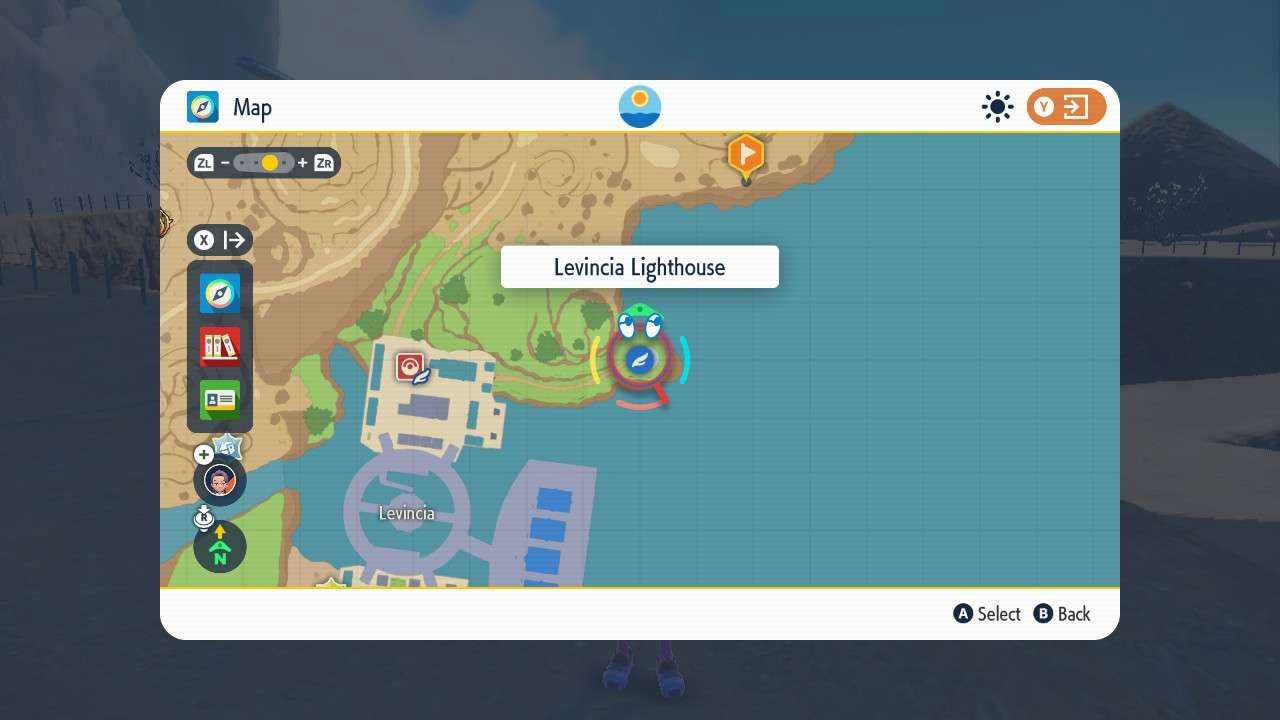Open the Pokédex icon in the left sidebar
Screen dimensions: 1280x720
[x=219, y=345]
